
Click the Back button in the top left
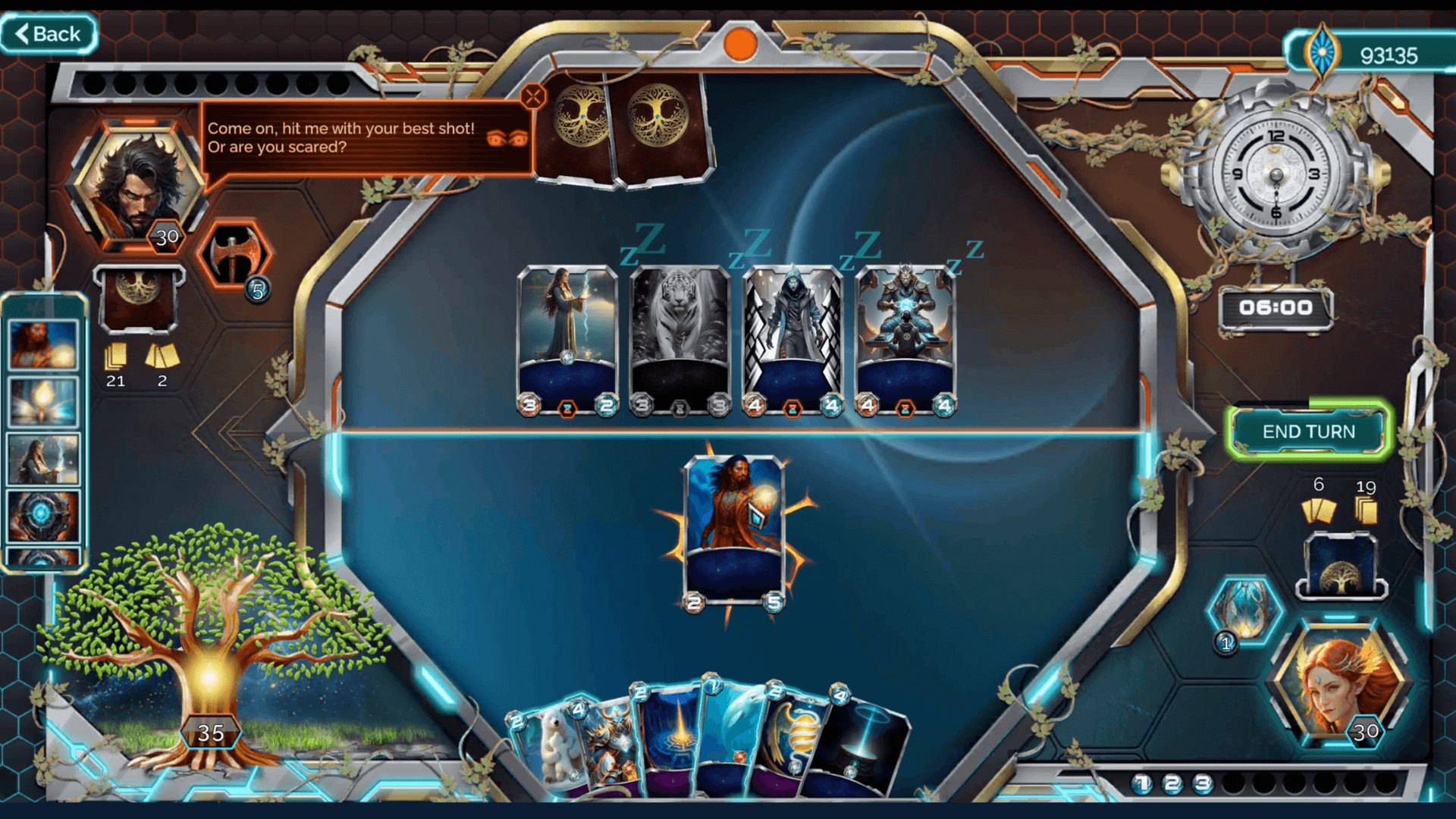pyautogui.click(x=48, y=33)
